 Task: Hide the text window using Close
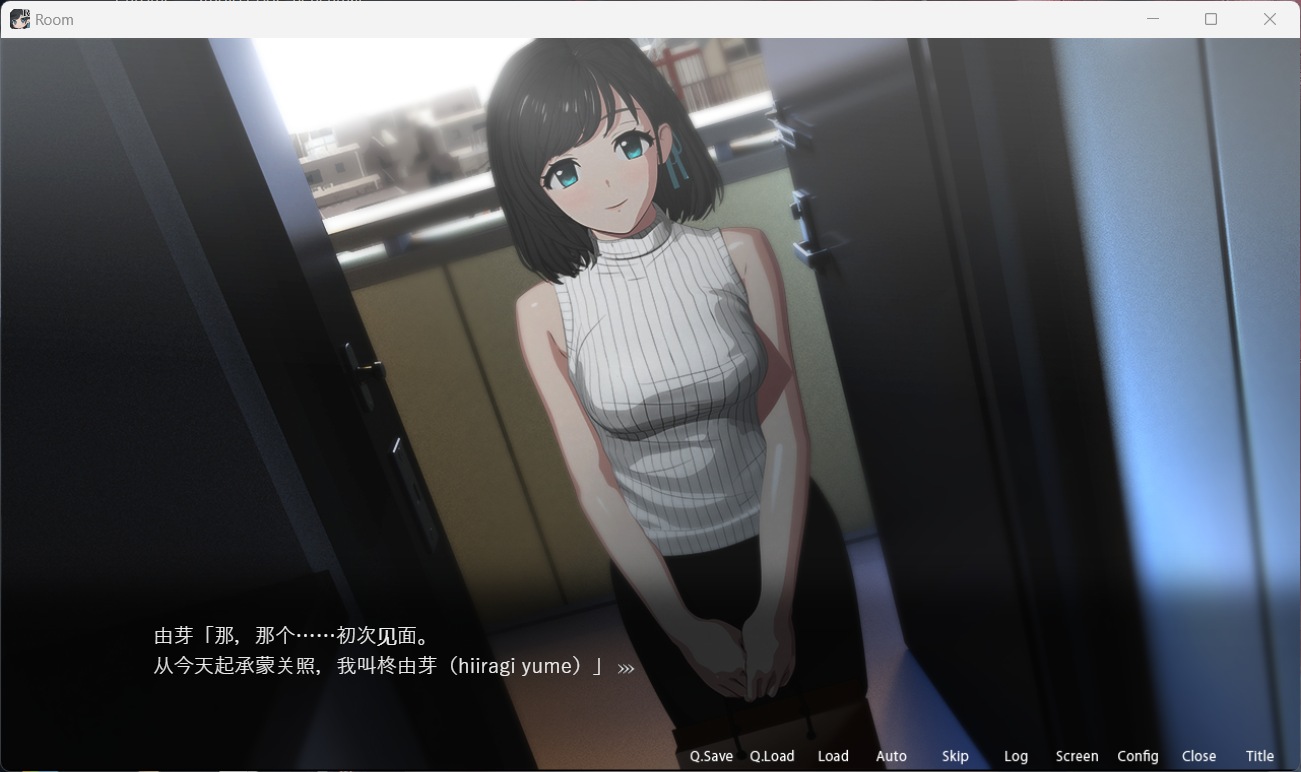pos(1199,756)
